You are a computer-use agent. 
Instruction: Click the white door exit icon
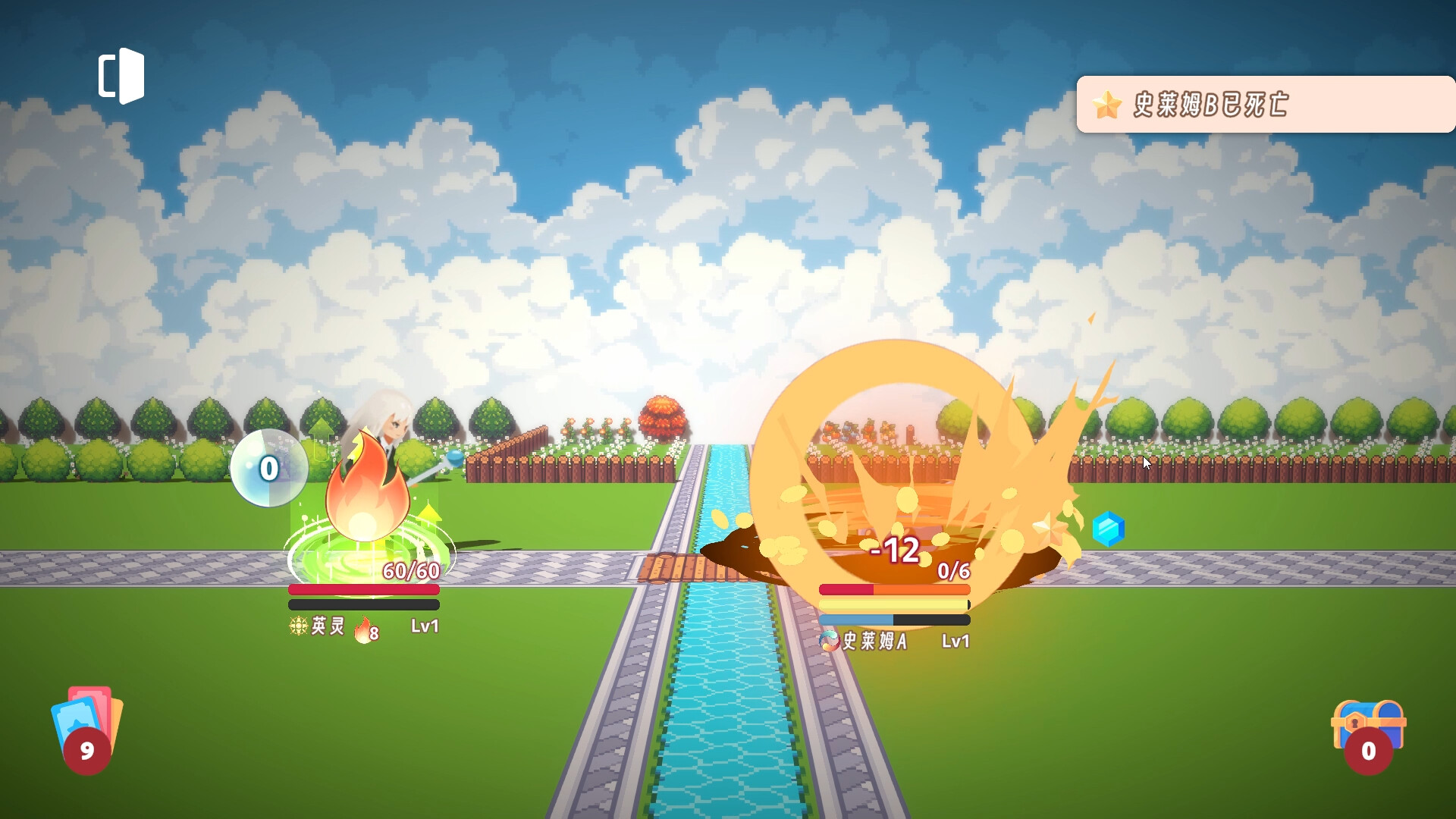121,76
